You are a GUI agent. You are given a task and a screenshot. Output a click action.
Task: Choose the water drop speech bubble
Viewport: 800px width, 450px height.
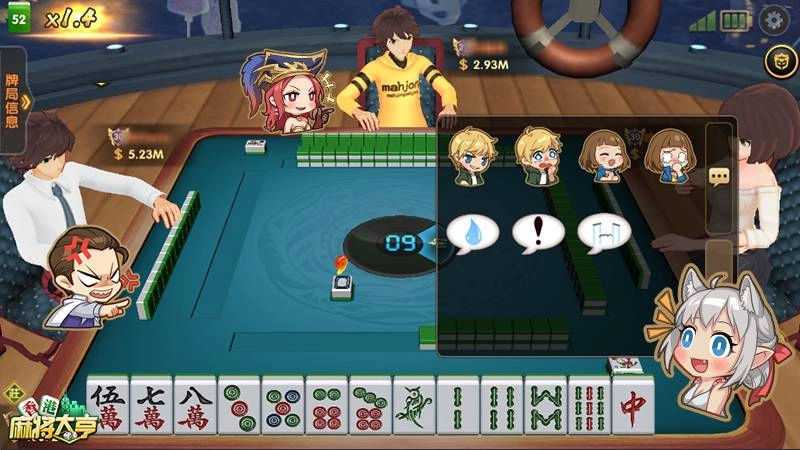click(473, 233)
